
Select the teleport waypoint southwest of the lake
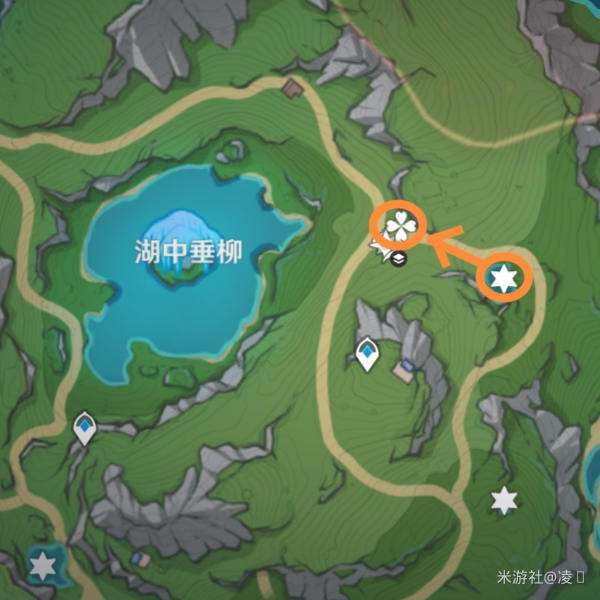click(86, 428)
